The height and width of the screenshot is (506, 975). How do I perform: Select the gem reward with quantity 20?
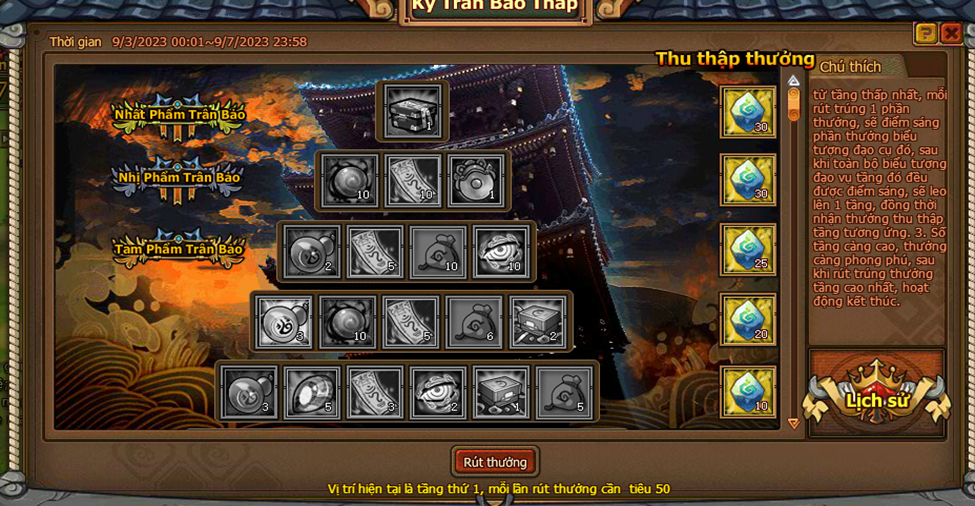[x=748, y=320]
